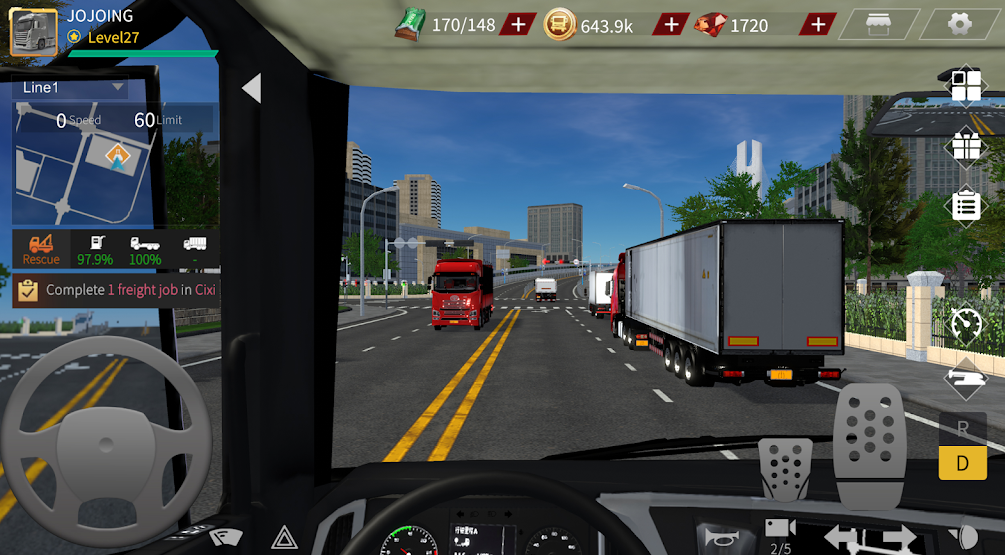Turn on the hazard warning lights
Image resolution: width=1005 pixels, height=555 pixels.
point(284,538)
